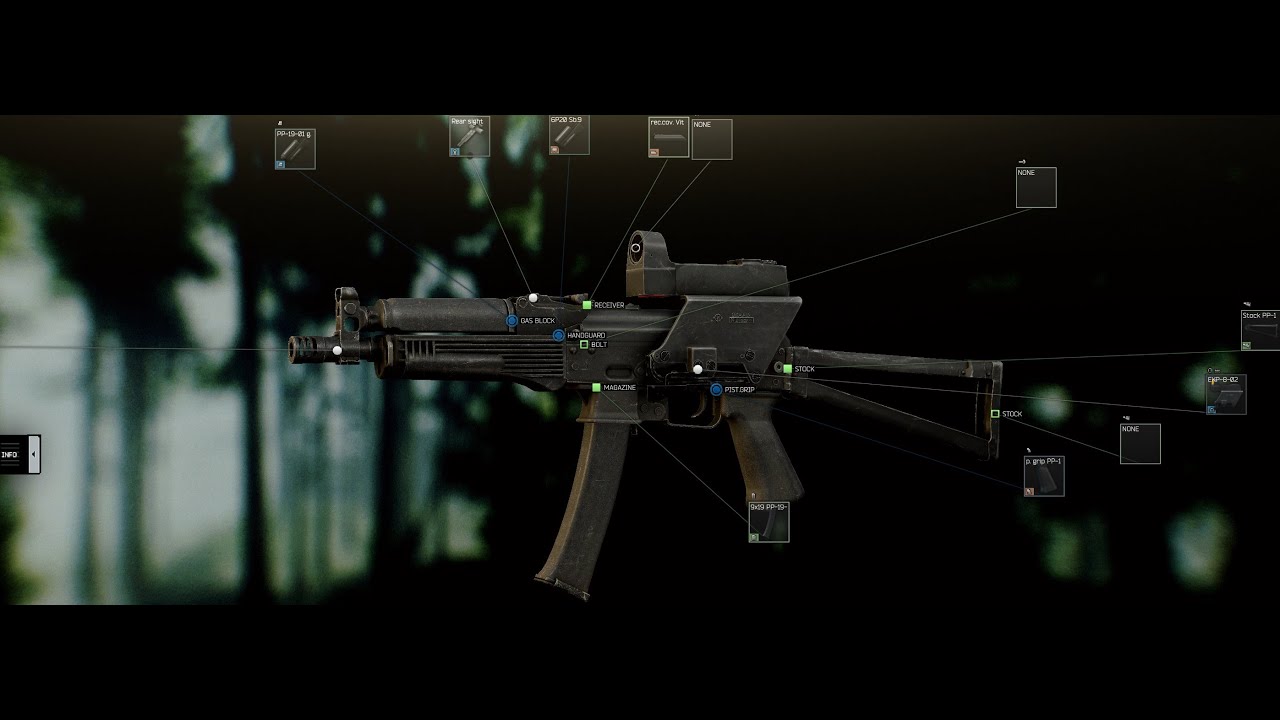The image size is (1280, 720).
Task: Expand the INFO side panel
Action: pos(20,454)
